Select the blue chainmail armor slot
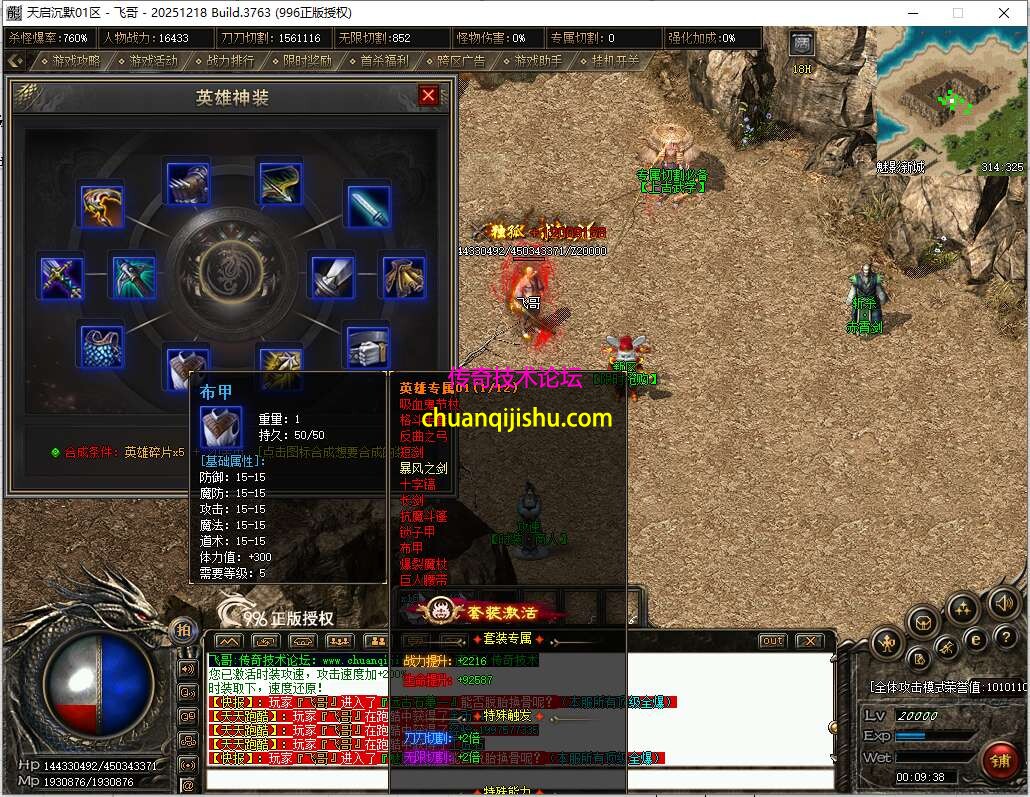 101,345
